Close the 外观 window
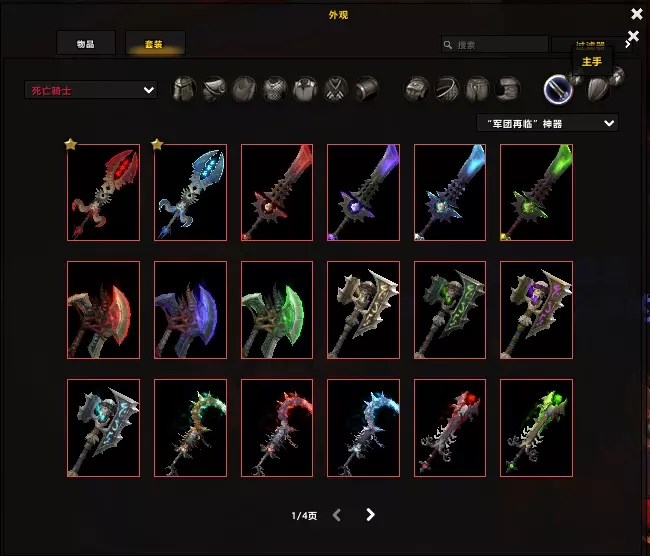 637,14
